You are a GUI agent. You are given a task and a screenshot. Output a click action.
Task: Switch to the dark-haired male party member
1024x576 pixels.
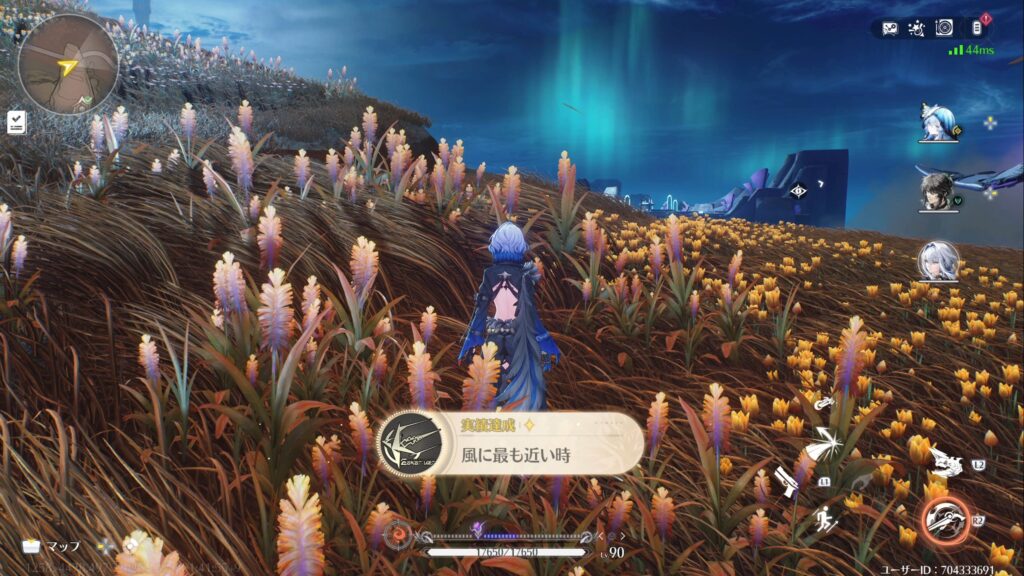coord(939,191)
